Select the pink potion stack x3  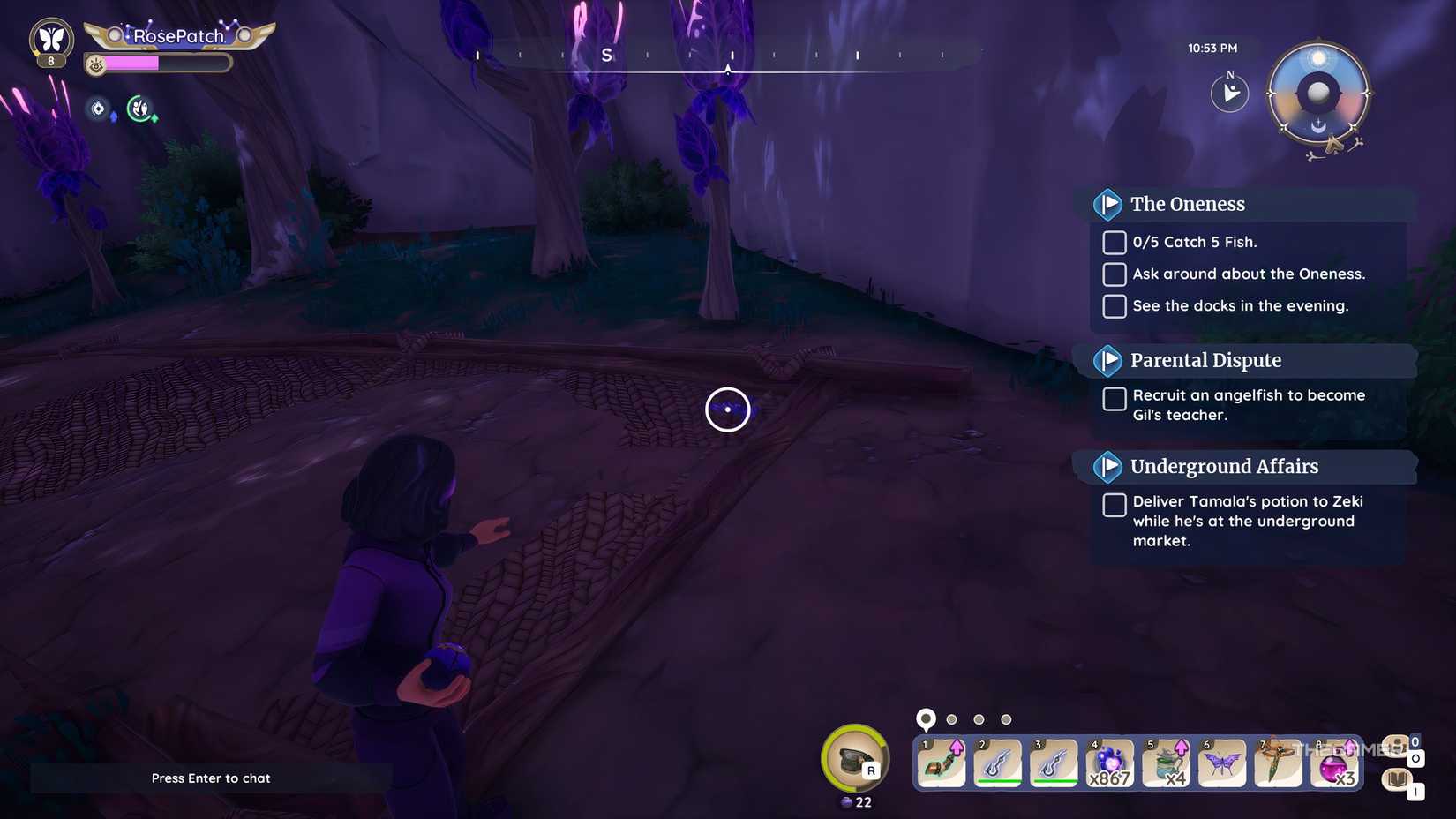click(1335, 762)
